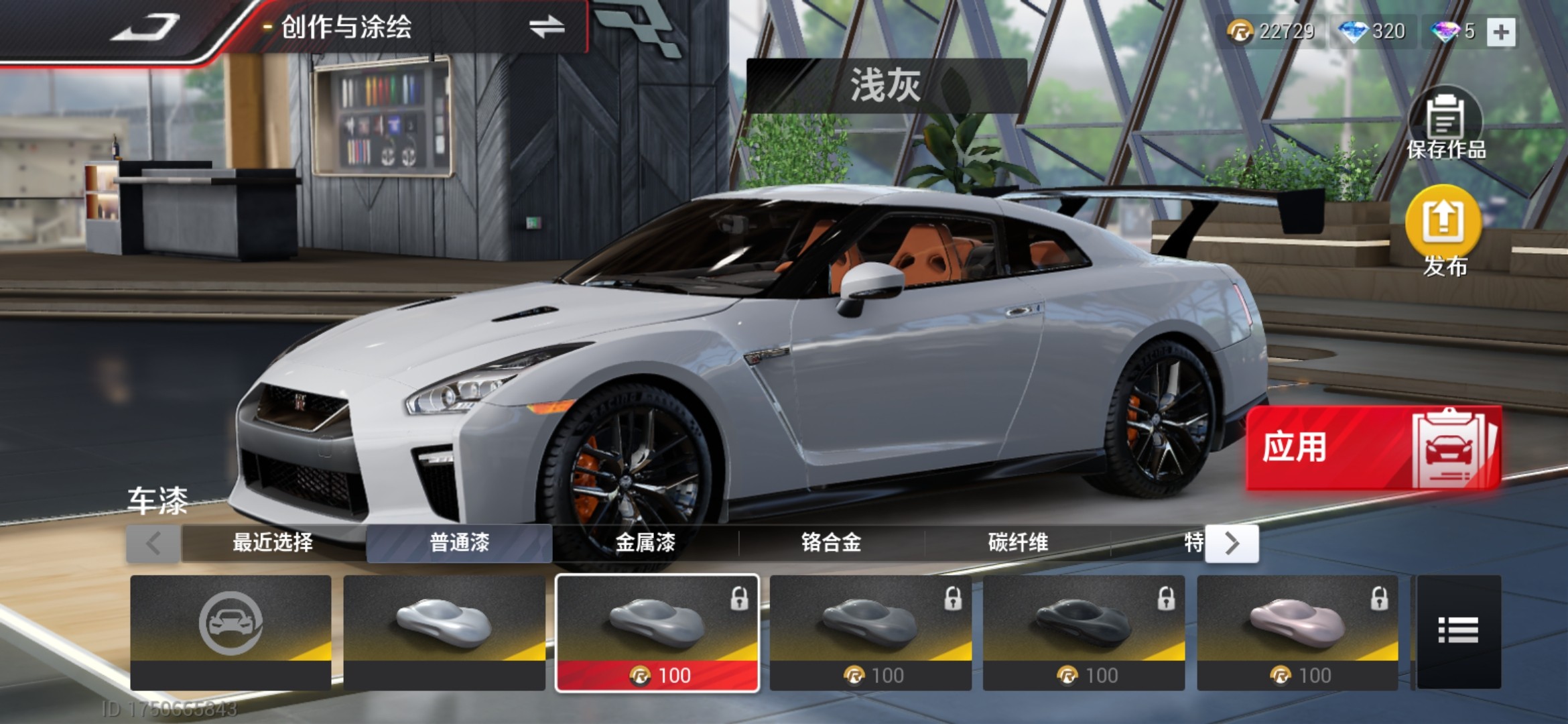Choose the 碳纤维 carbon fiber tab
Screen dimensions: 1568x724
click(x=1017, y=542)
